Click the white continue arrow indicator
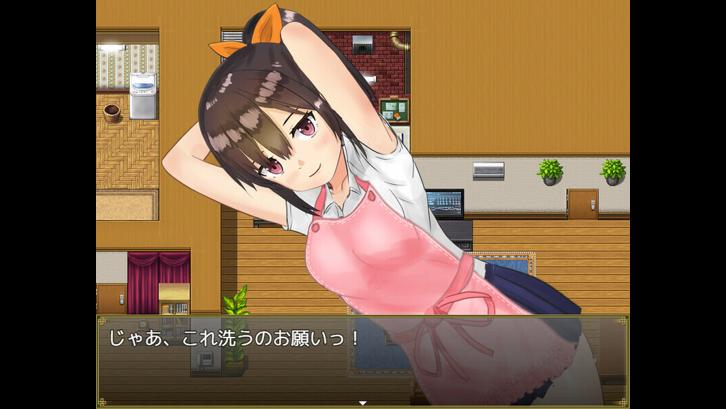Image resolution: width=726 pixels, height=409 pixels. click(363, 402)
